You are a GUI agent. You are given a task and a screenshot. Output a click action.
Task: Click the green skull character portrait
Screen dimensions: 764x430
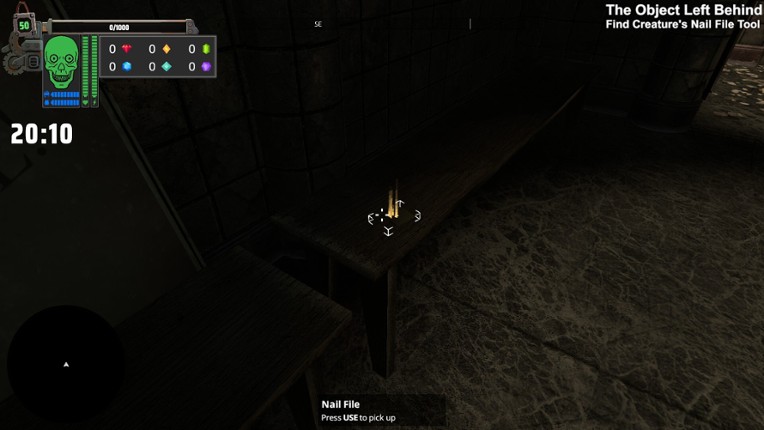coord(62,62)
